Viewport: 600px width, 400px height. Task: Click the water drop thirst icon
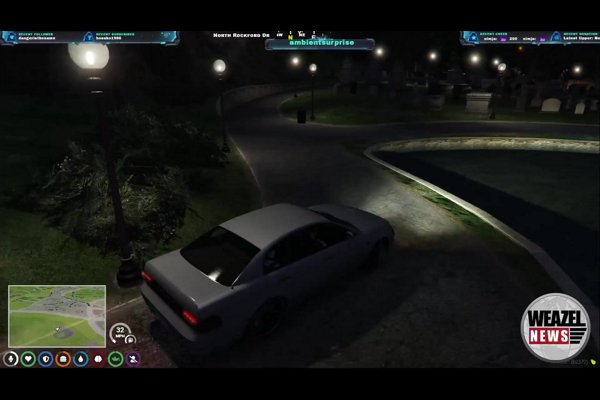pos(80,359)
